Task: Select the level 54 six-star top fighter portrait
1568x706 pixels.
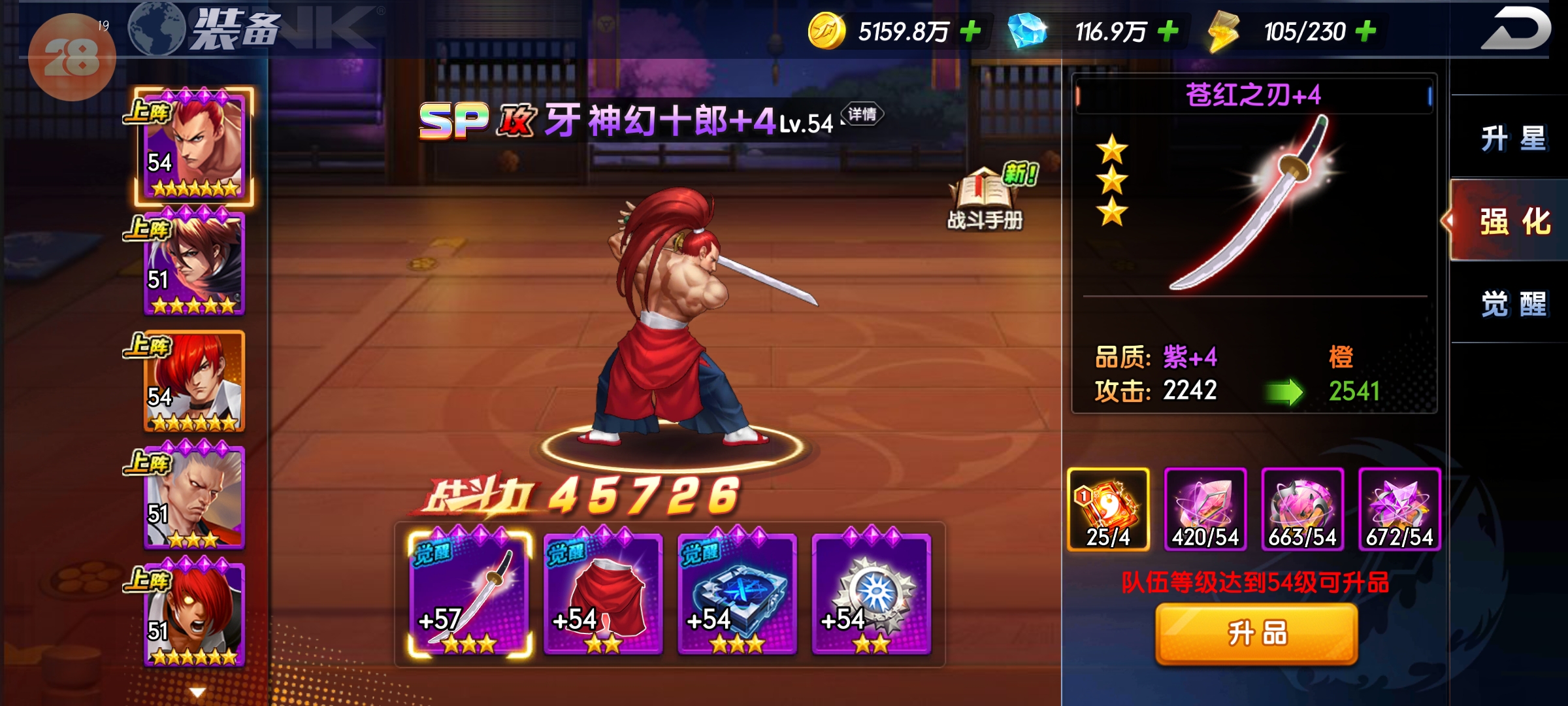Action: click(x=194, y=145)
